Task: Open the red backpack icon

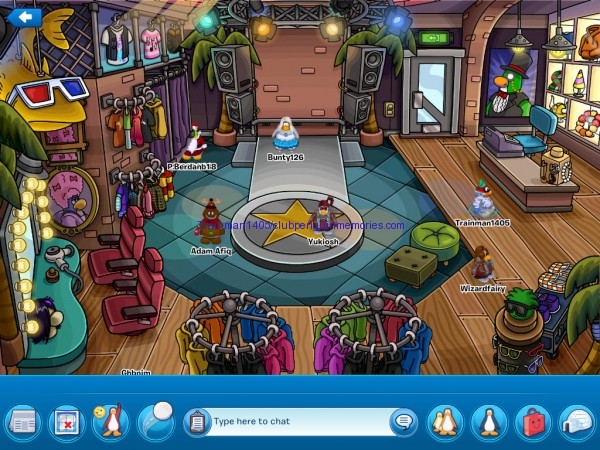Action: coord(533,422)
